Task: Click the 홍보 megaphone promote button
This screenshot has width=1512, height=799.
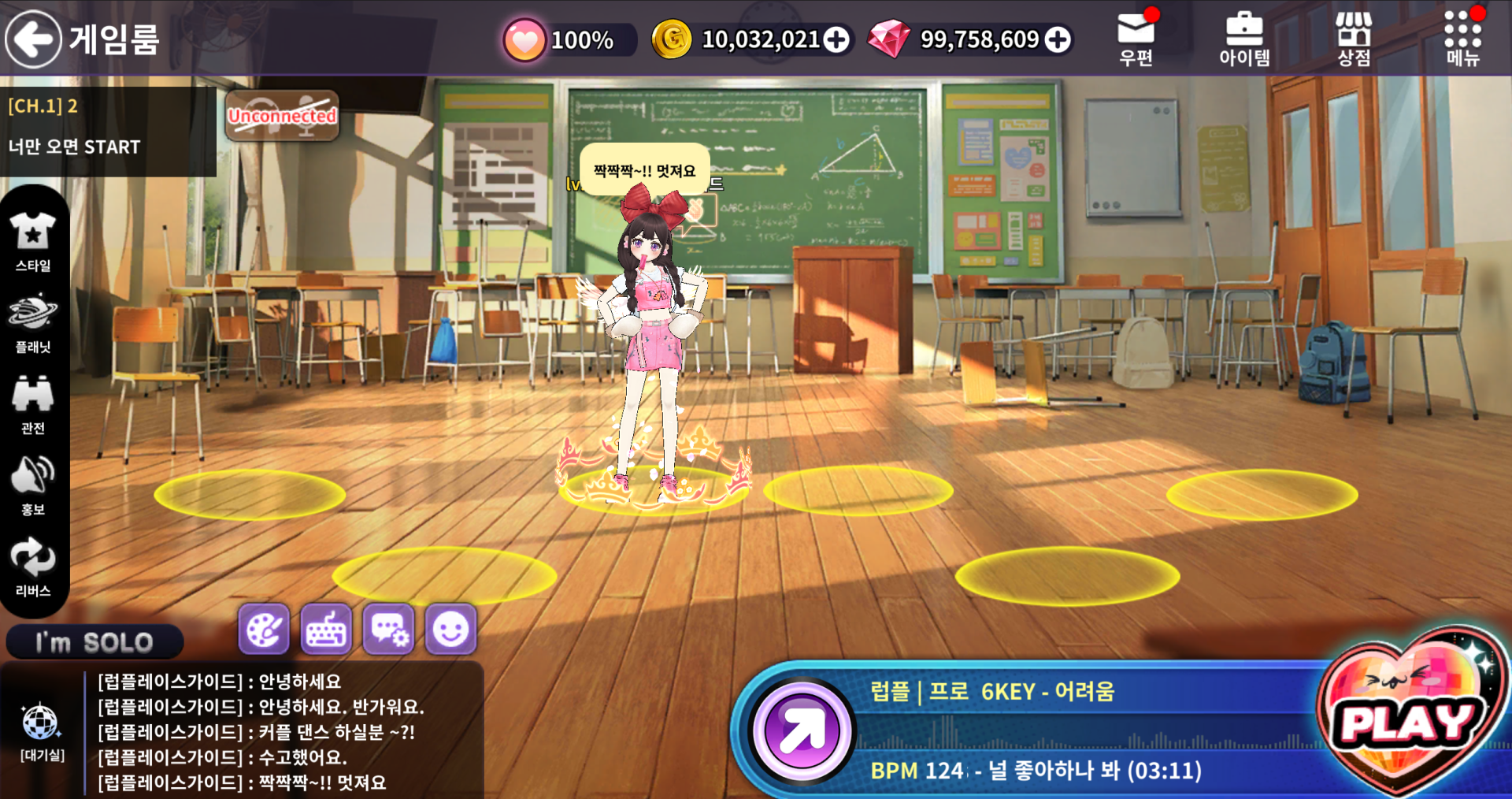Action: (33, 485)
